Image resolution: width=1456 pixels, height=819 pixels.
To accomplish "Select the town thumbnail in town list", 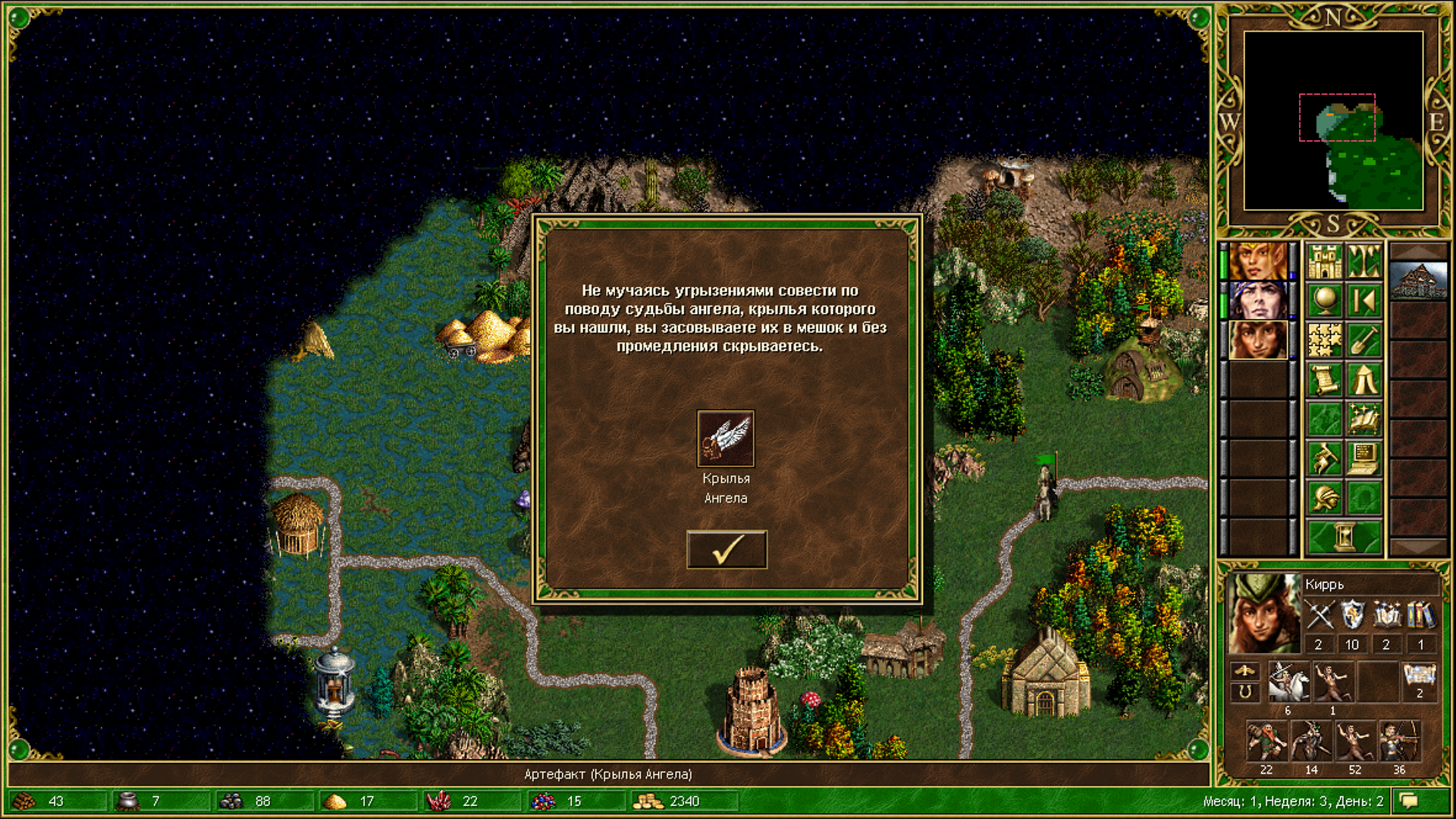I will coord(1418,281).
